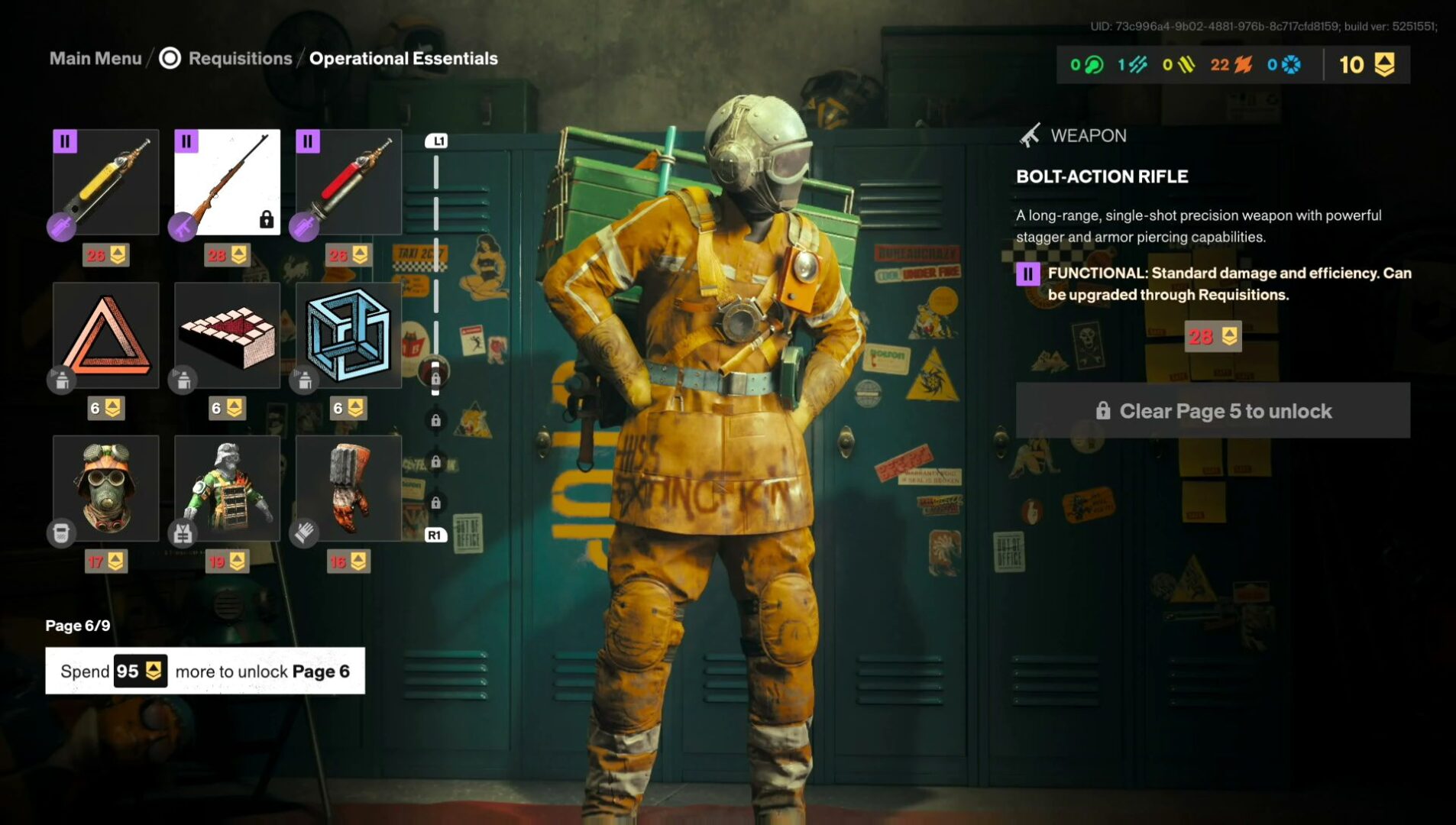Select the yellow syringe weapon tile

point(106,182)
